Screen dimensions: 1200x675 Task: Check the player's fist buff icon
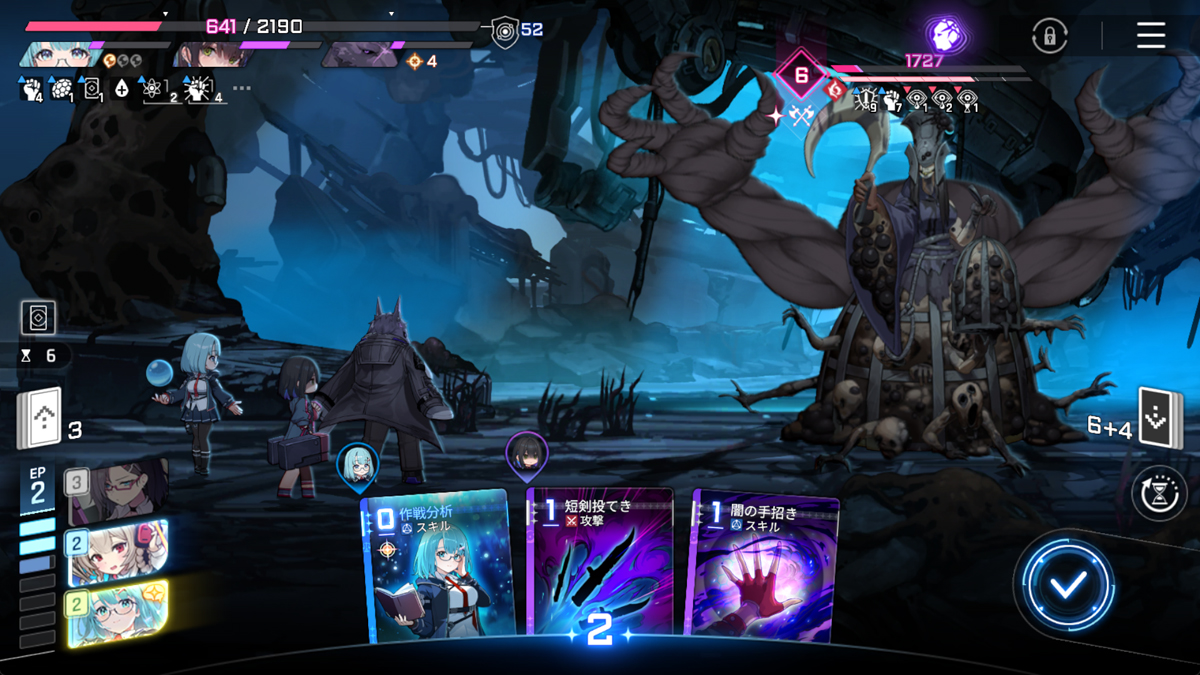point(31,90)
